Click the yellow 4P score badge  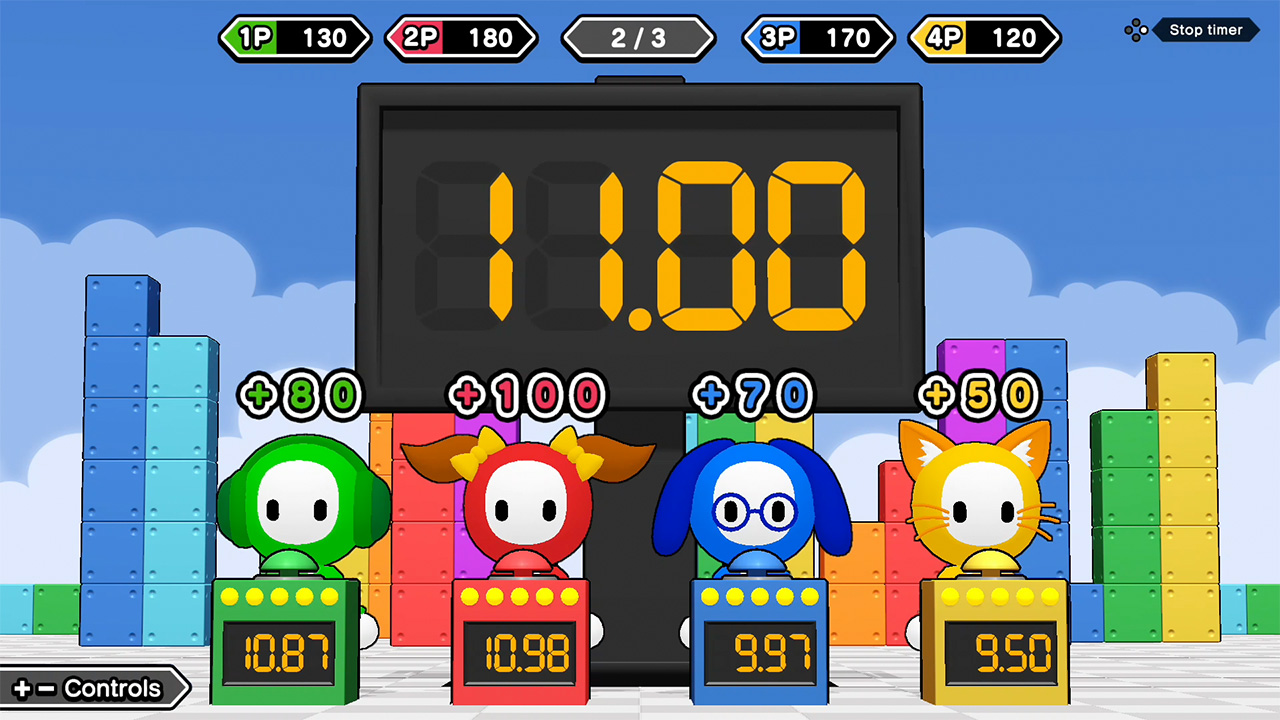pos(983,38)
